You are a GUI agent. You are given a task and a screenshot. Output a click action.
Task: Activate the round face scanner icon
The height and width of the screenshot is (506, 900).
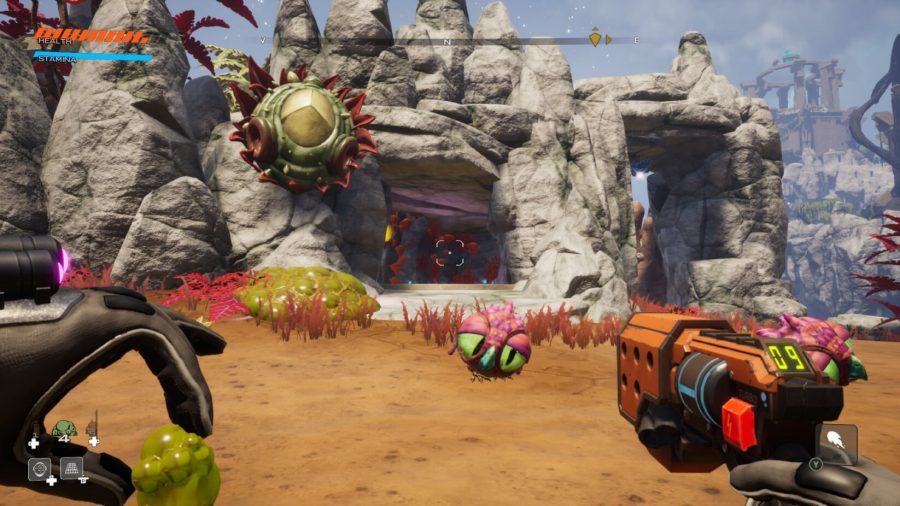(x=41, y=467)
